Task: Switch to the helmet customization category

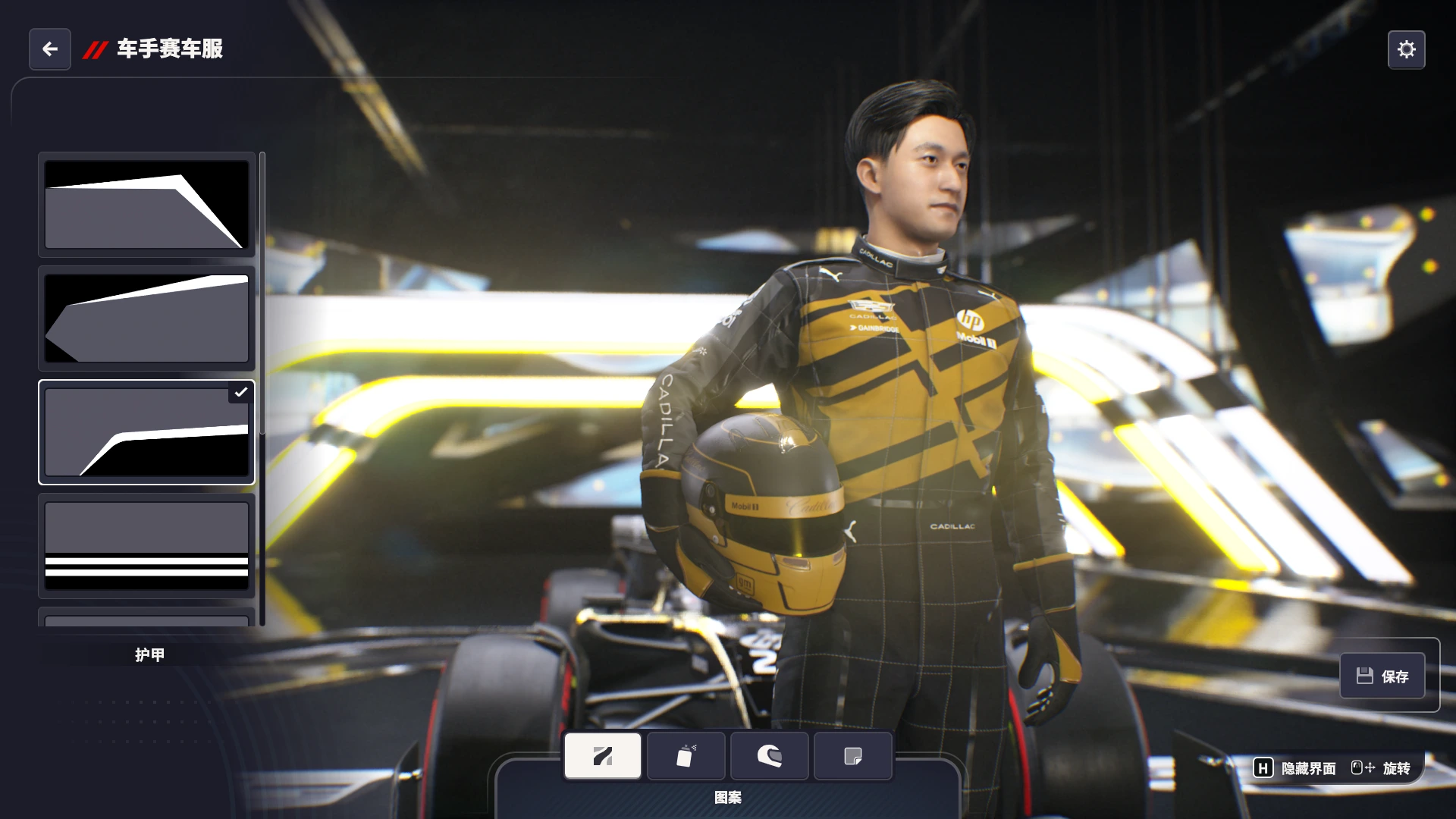Action: [x=769, y=755]
